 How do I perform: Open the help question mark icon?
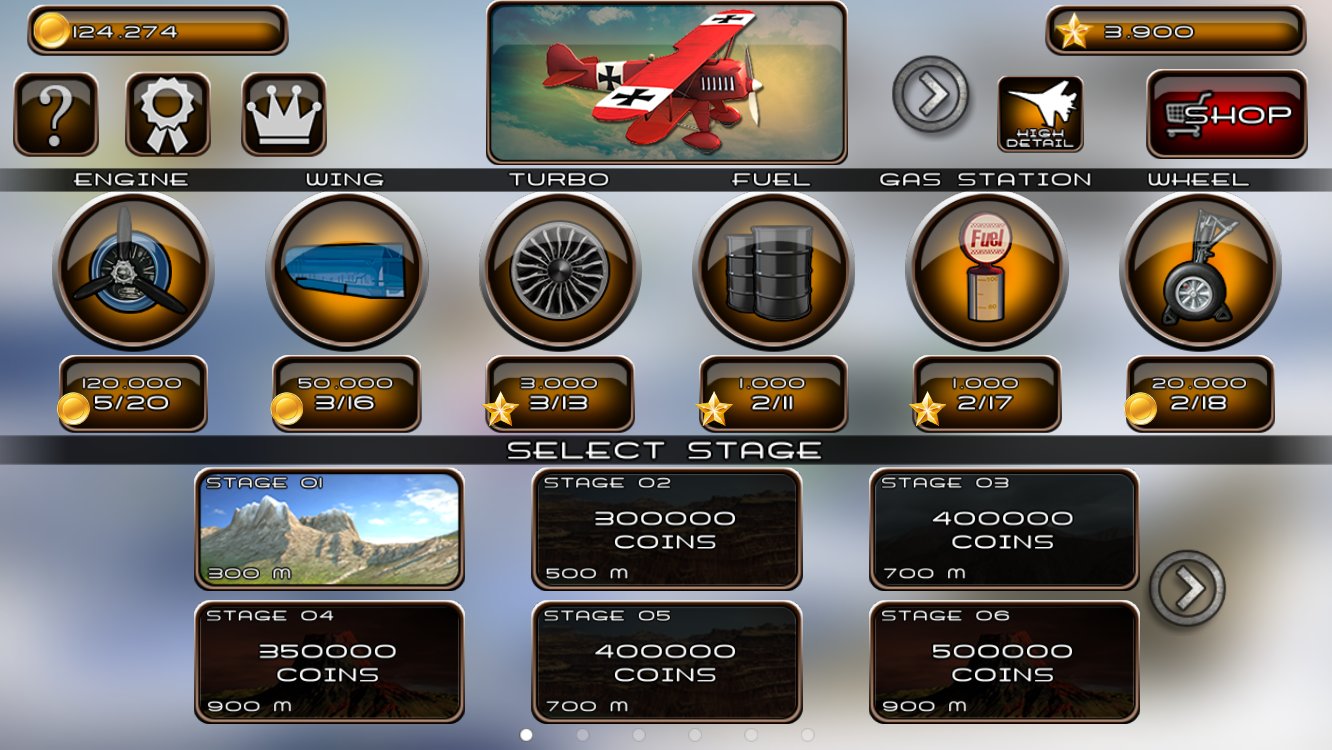[x=57, y=113]
